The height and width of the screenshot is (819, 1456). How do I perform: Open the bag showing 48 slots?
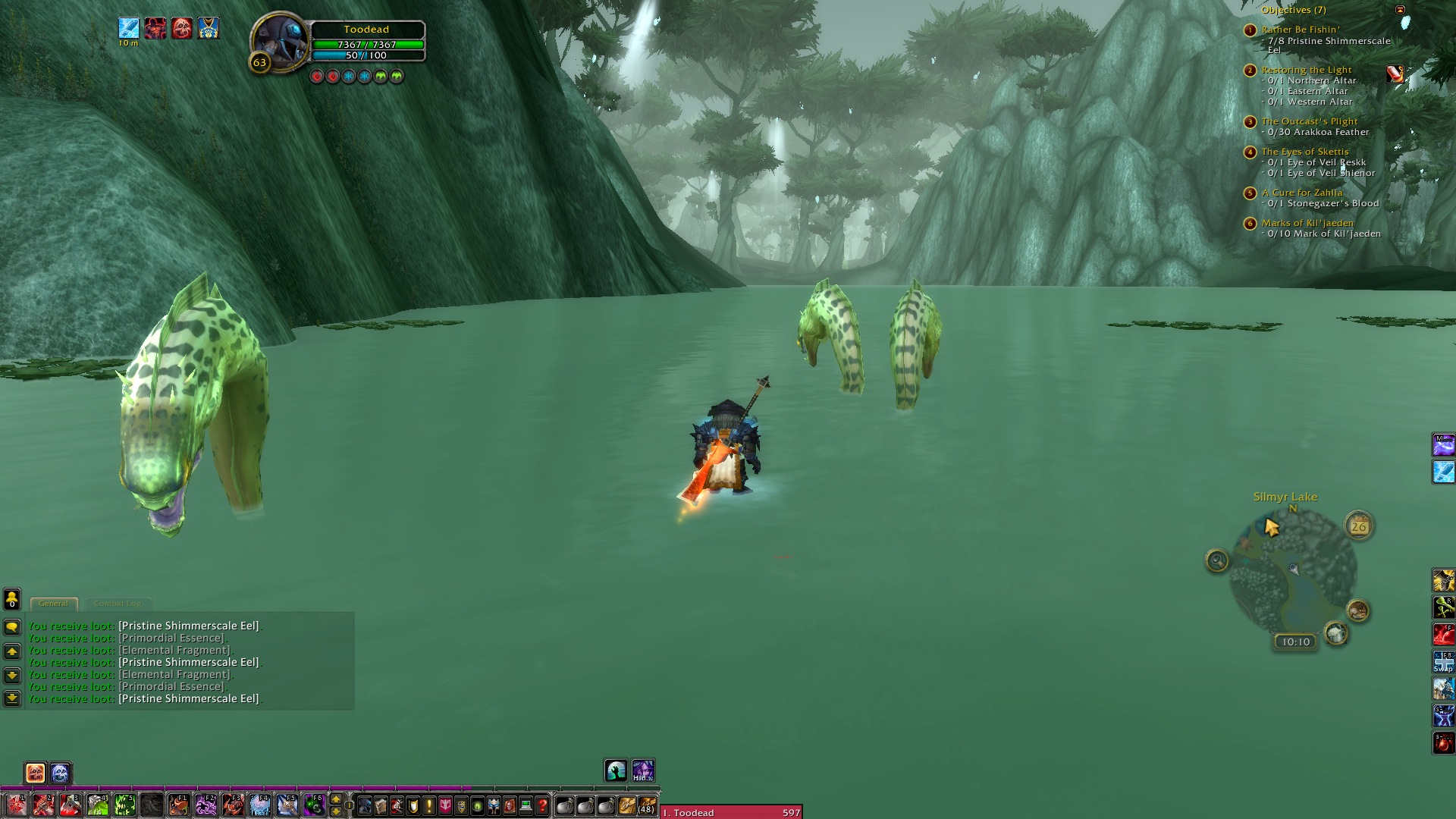pyautogui.click(x=646, y=805)
